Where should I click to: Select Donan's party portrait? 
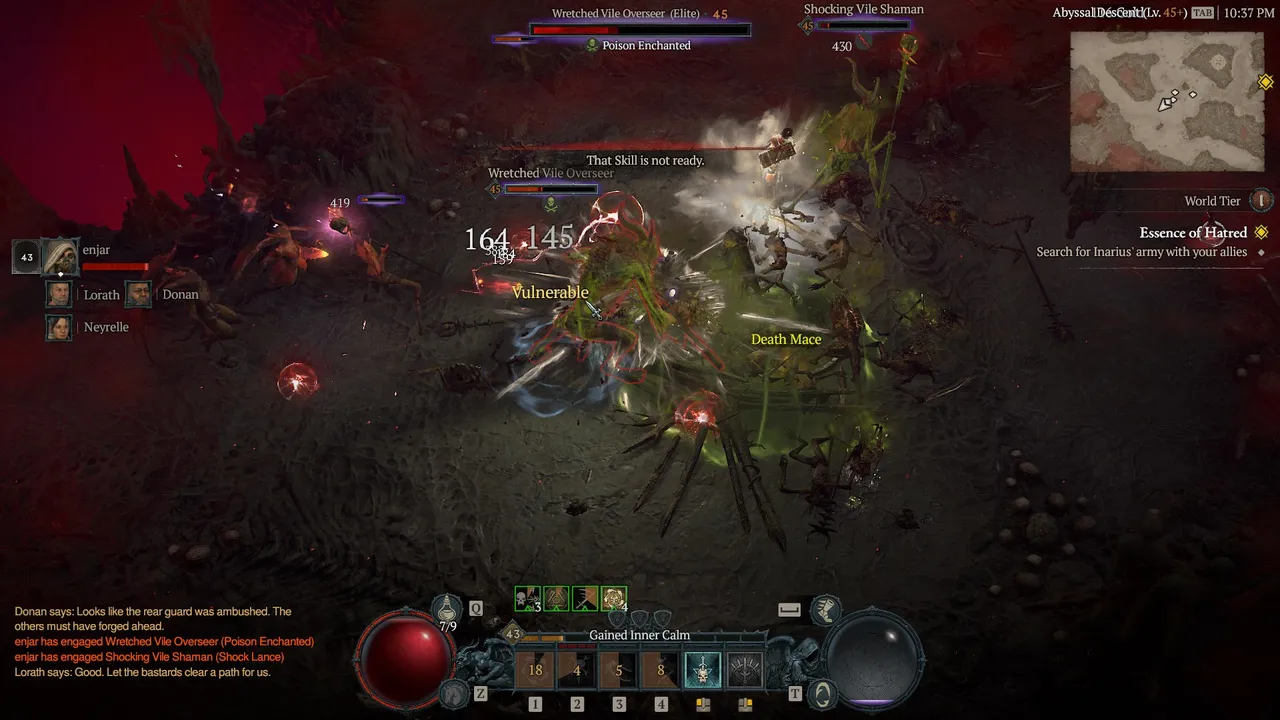pos(139,294)
